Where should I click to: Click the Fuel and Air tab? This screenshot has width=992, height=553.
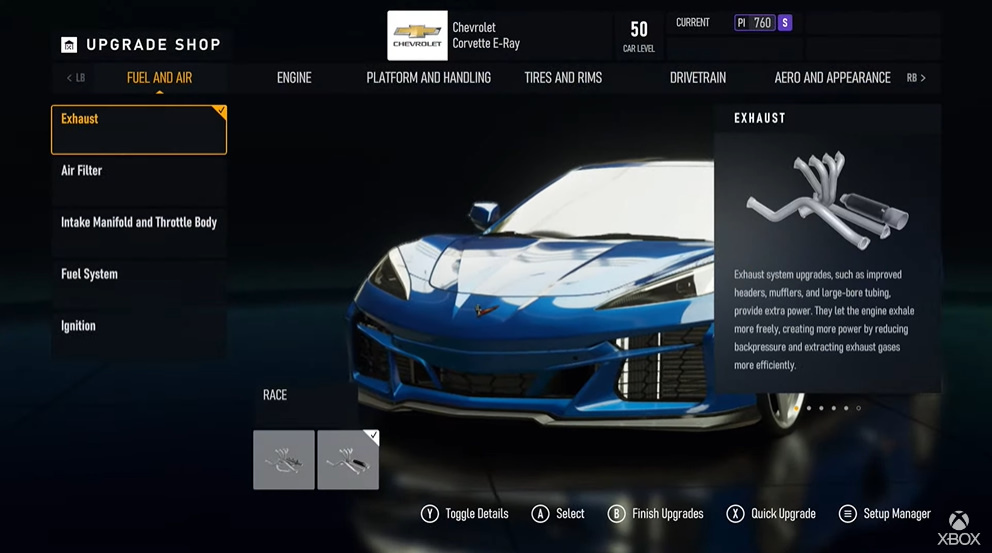tap(159, 78)
